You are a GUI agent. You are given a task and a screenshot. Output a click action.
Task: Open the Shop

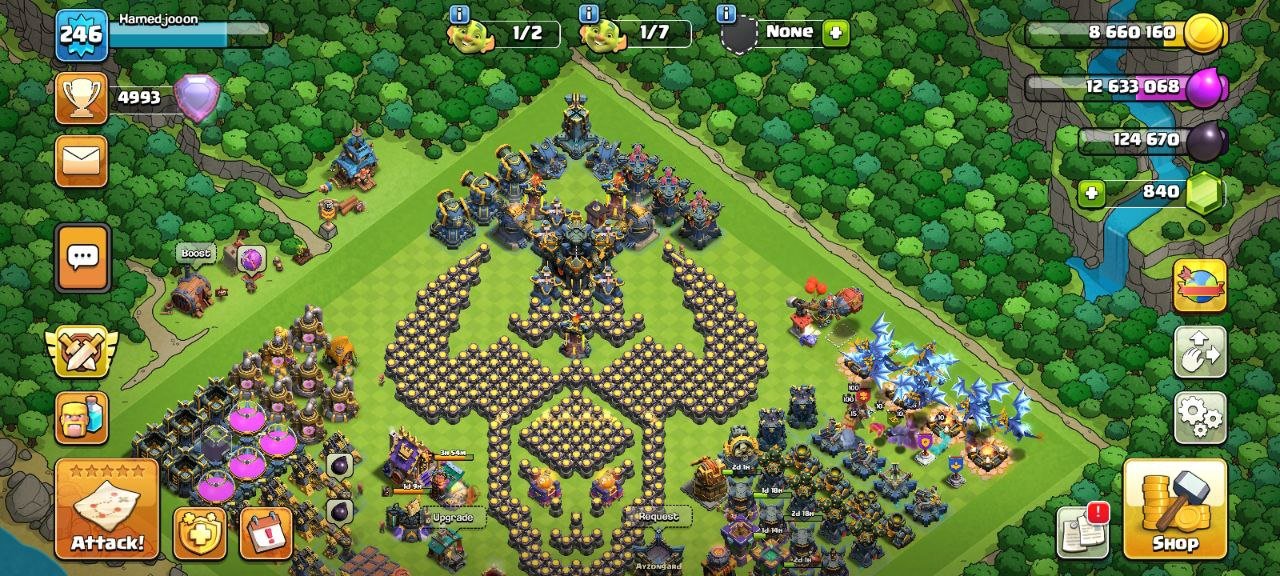tap(1175, 508)
